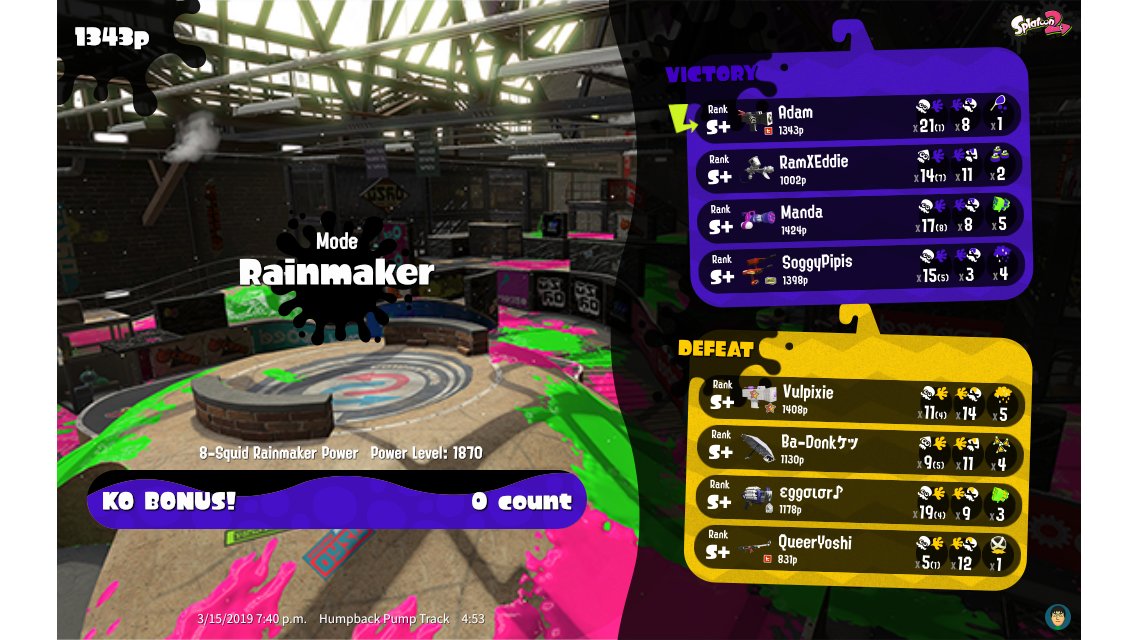View SoggyPipis in the victory list

tap(860, 268)
